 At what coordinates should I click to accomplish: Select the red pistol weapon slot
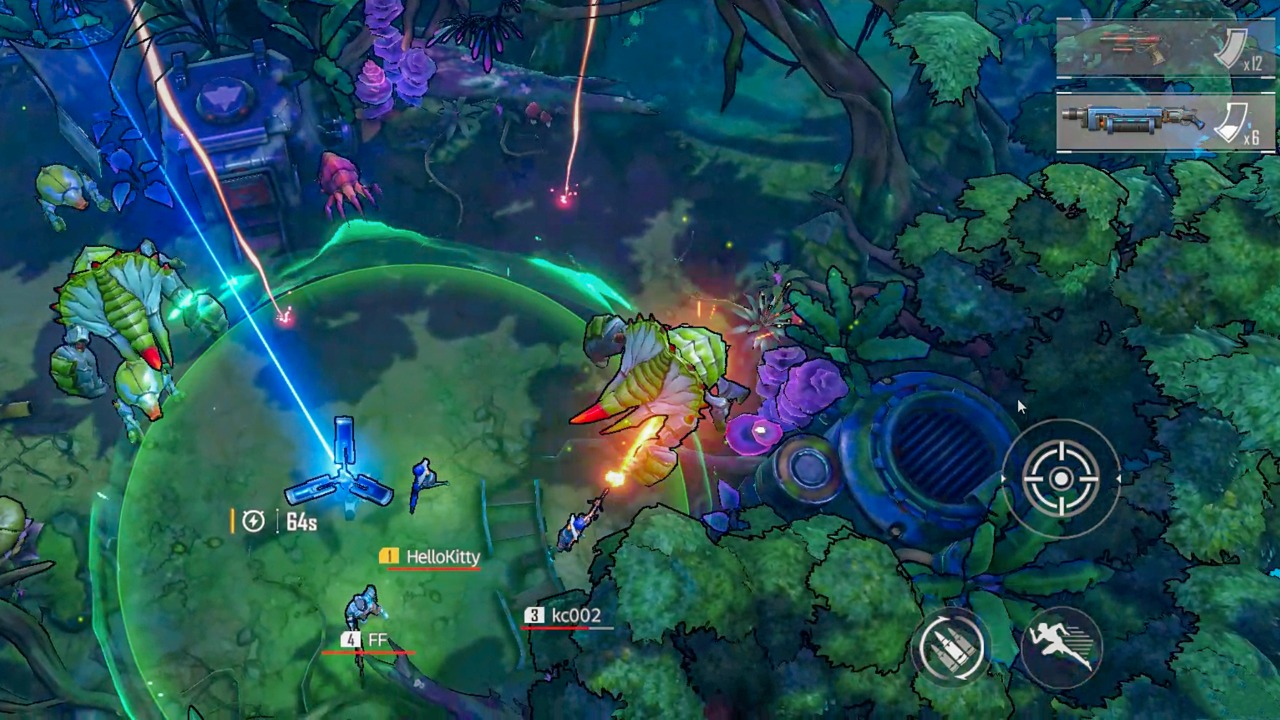tap(1165, 47)
